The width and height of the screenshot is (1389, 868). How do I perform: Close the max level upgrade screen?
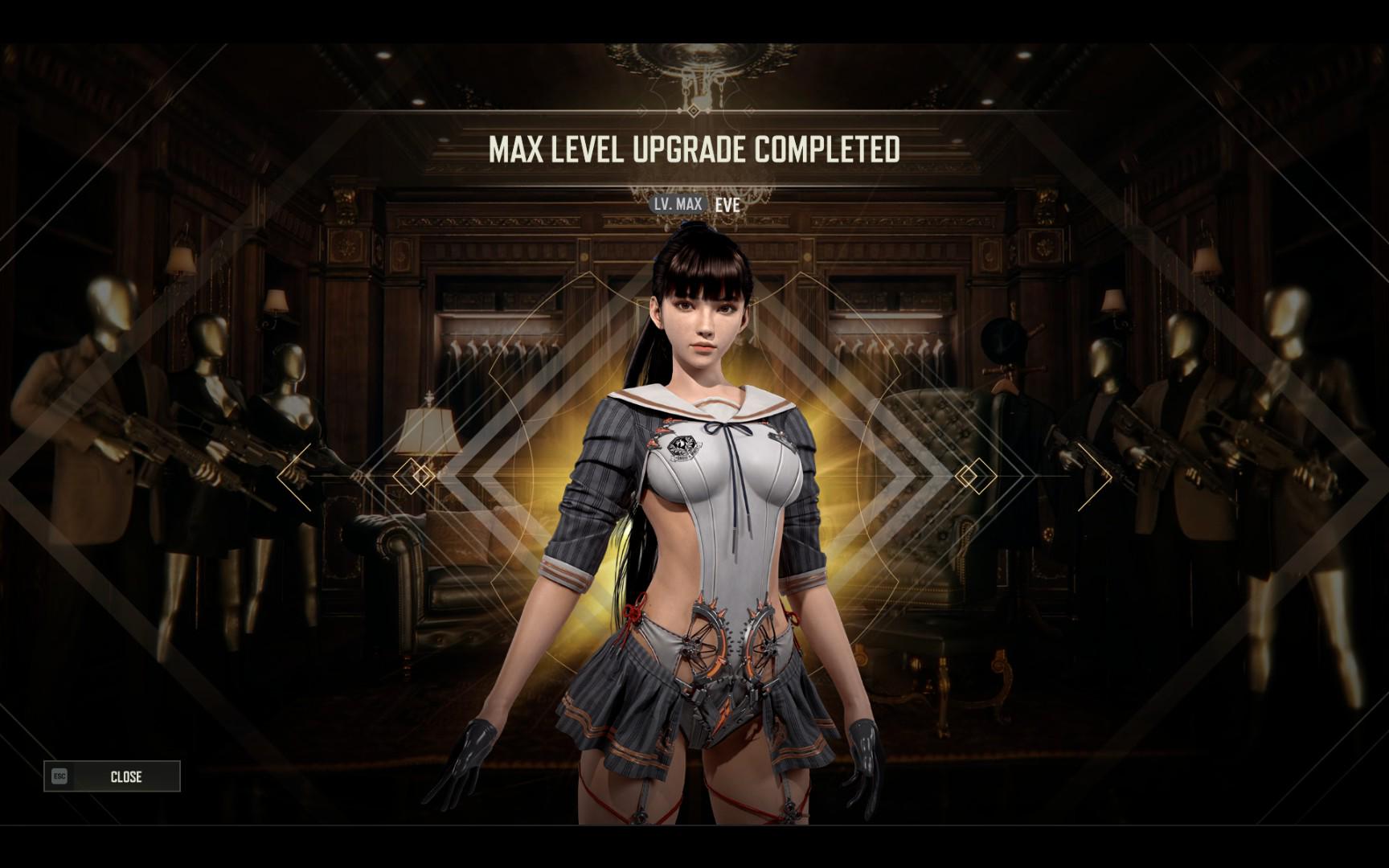pos(113,776)
